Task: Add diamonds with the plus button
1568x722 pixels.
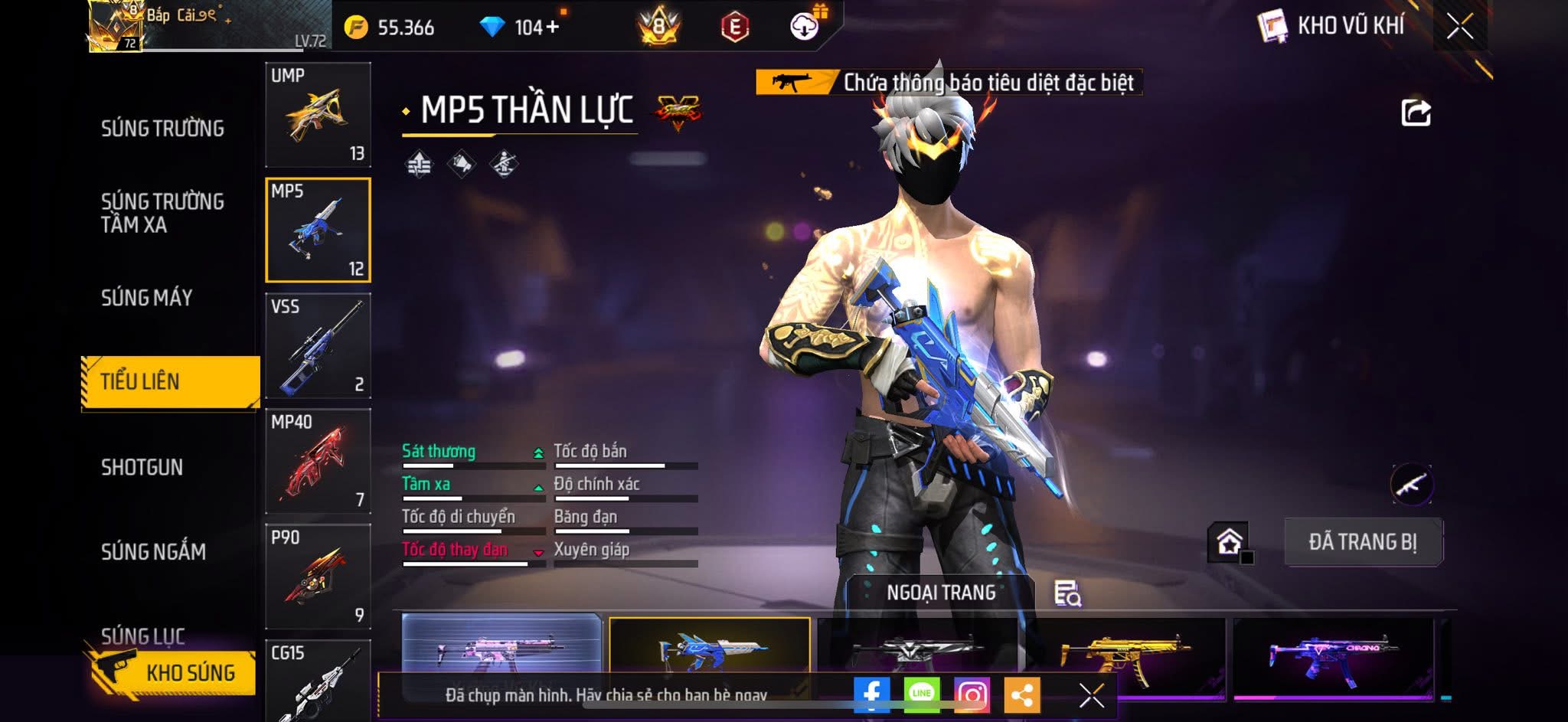Action: pos(553,28)
